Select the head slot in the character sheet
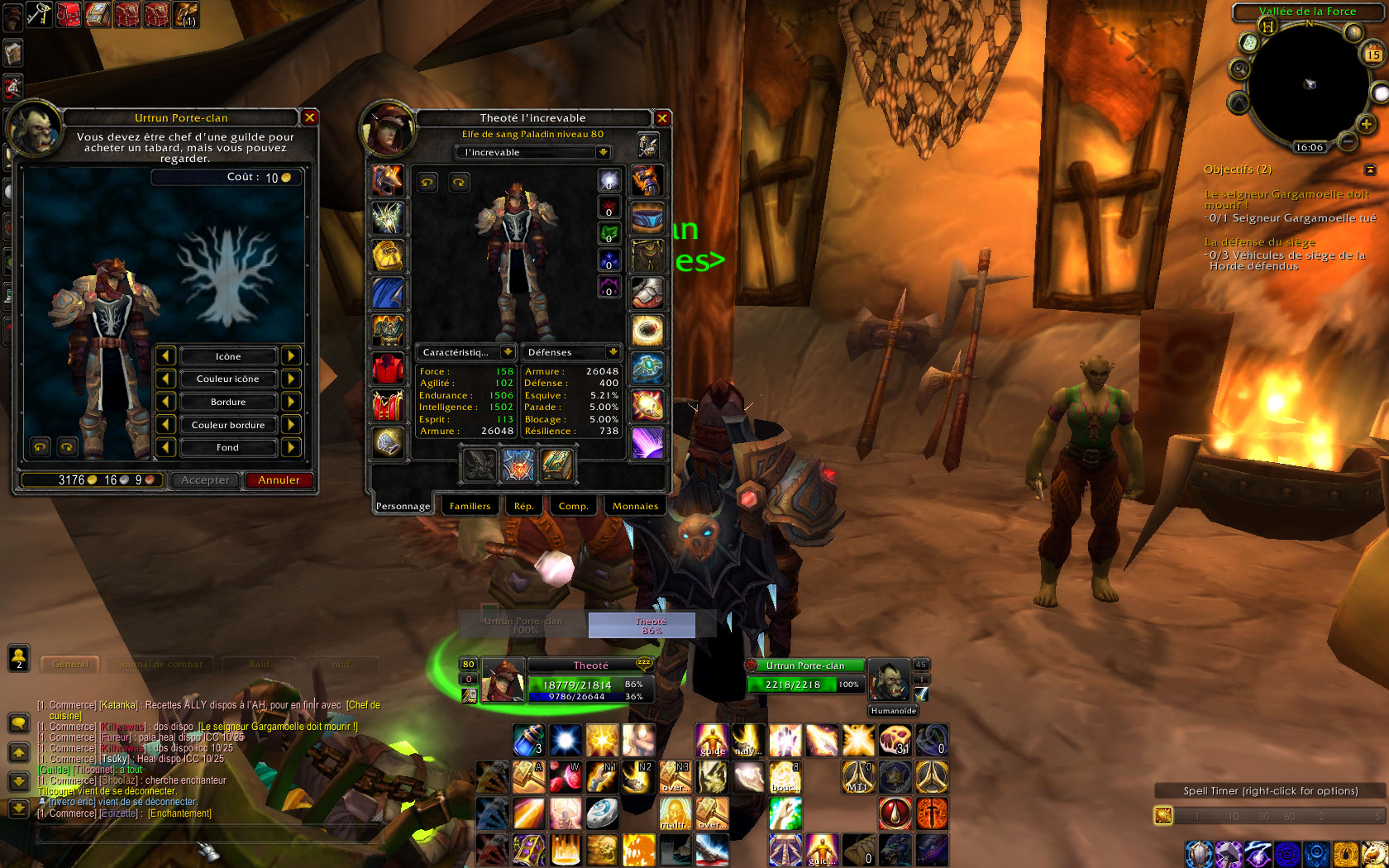Screen dimensions: 1389x868 point(388,181)
